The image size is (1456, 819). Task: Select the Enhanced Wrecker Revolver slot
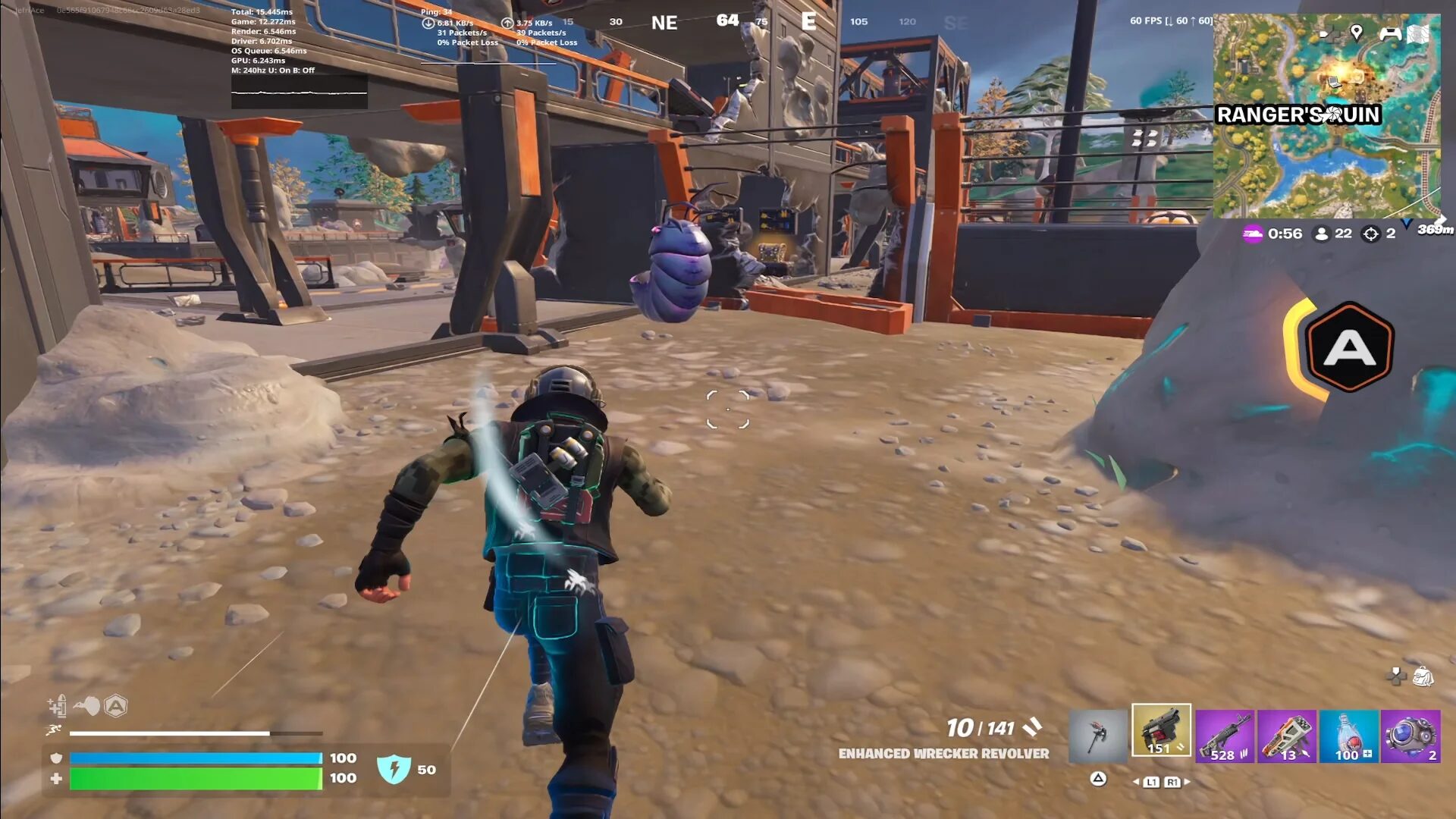pos(1161,731)
